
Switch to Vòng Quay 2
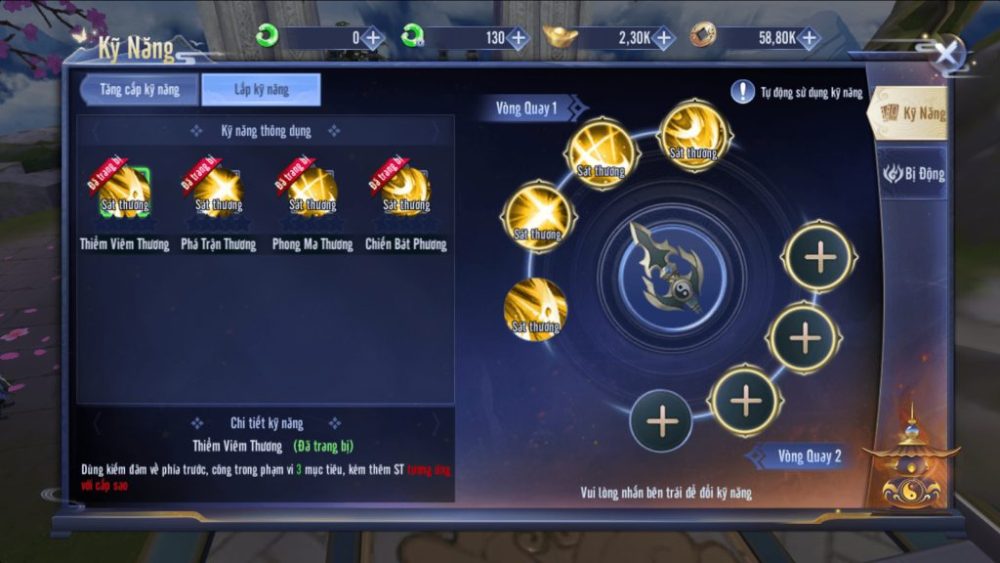(x=808, y=457)
